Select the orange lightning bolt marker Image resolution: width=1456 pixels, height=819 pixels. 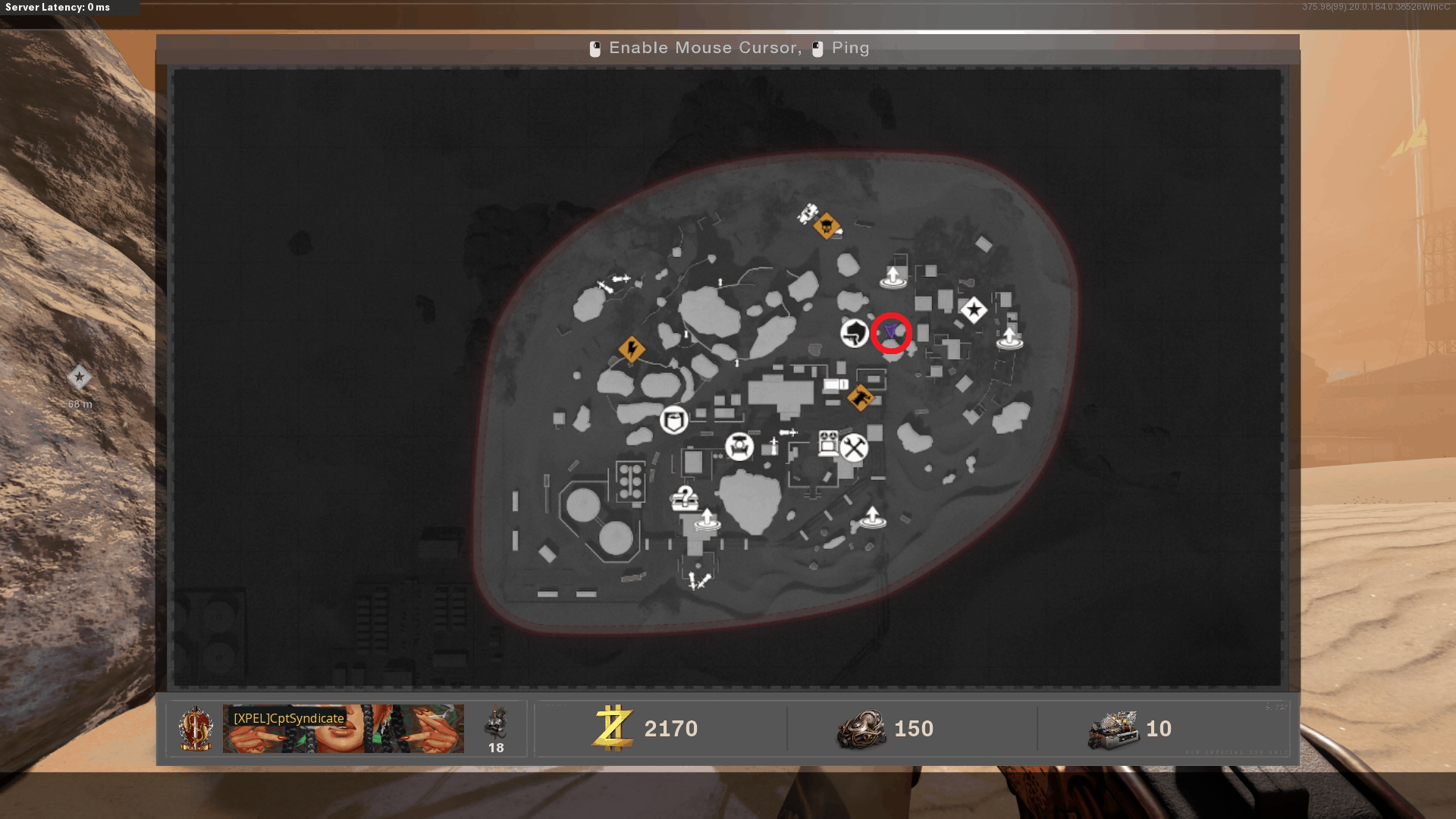(631, 349)
